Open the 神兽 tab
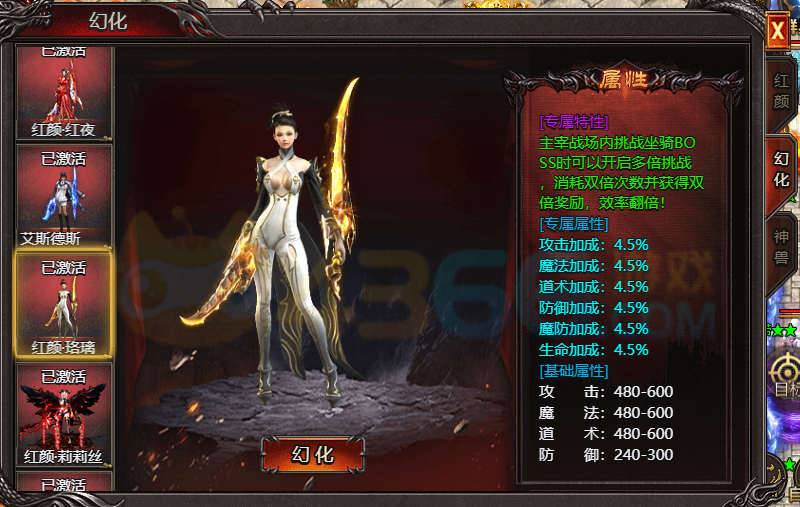 [x=781, y=247]
